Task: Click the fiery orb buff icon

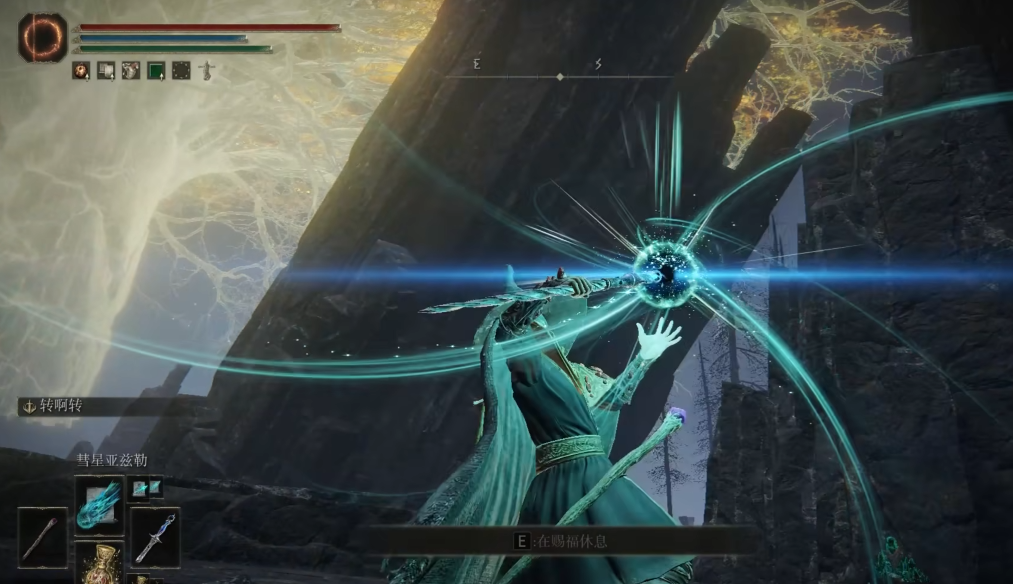Action: (80, 70)
